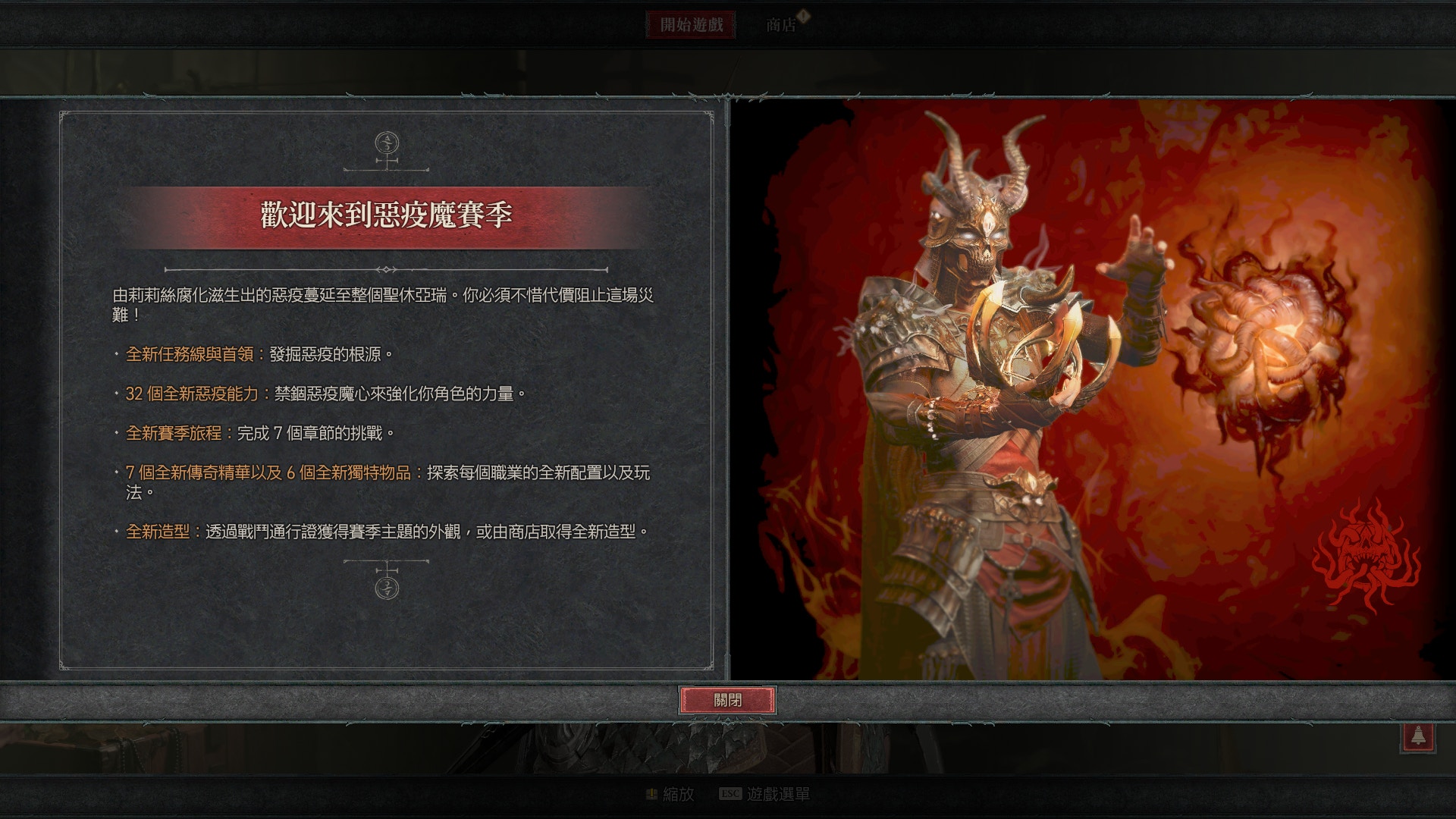Click the 全新賽季旅程 red text
Viewport: 1456px width, 819px height.
[x=173, y=431]
